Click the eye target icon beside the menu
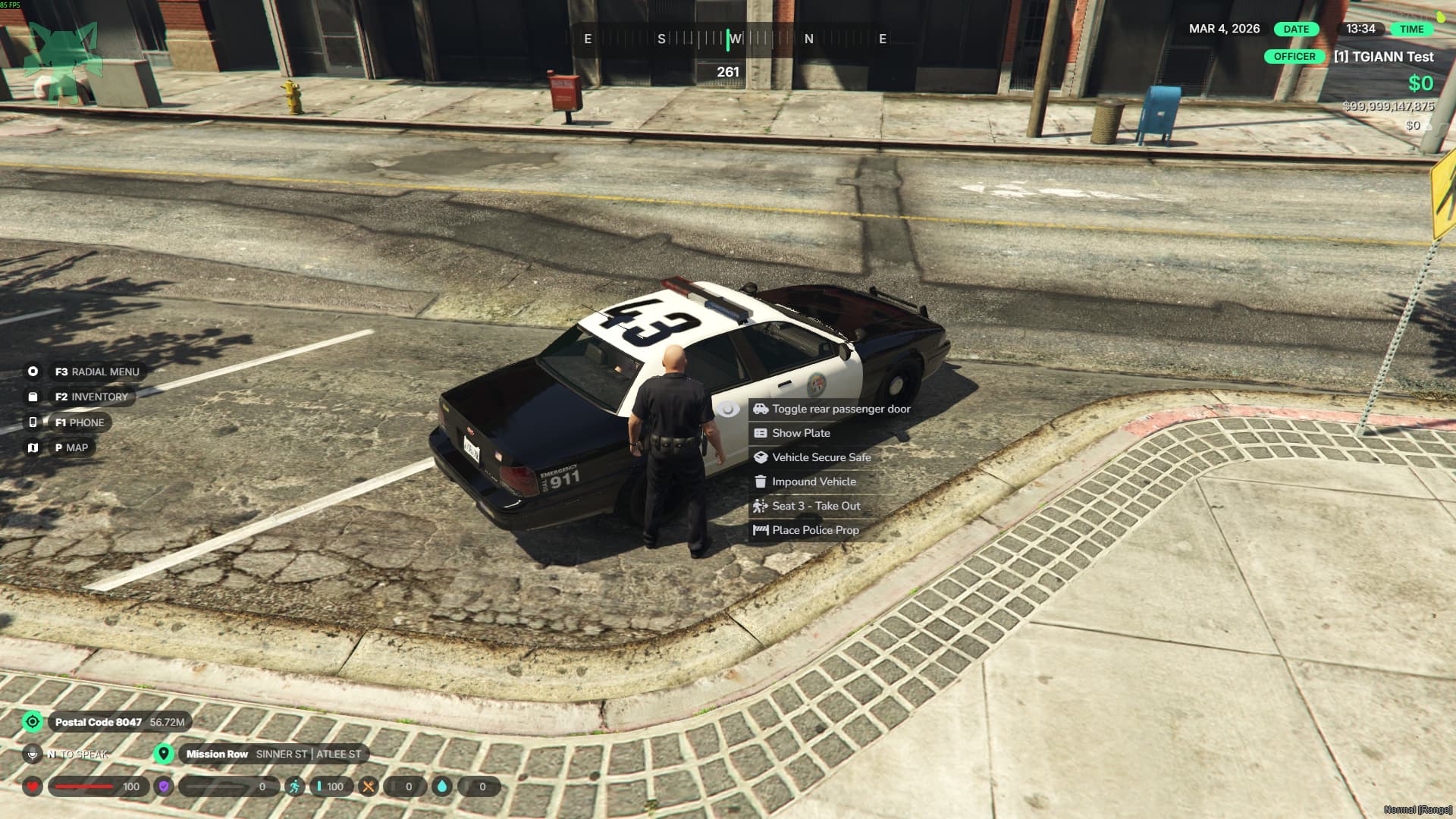This screenshot has height=819, width=1456. (x=727, y=409)
